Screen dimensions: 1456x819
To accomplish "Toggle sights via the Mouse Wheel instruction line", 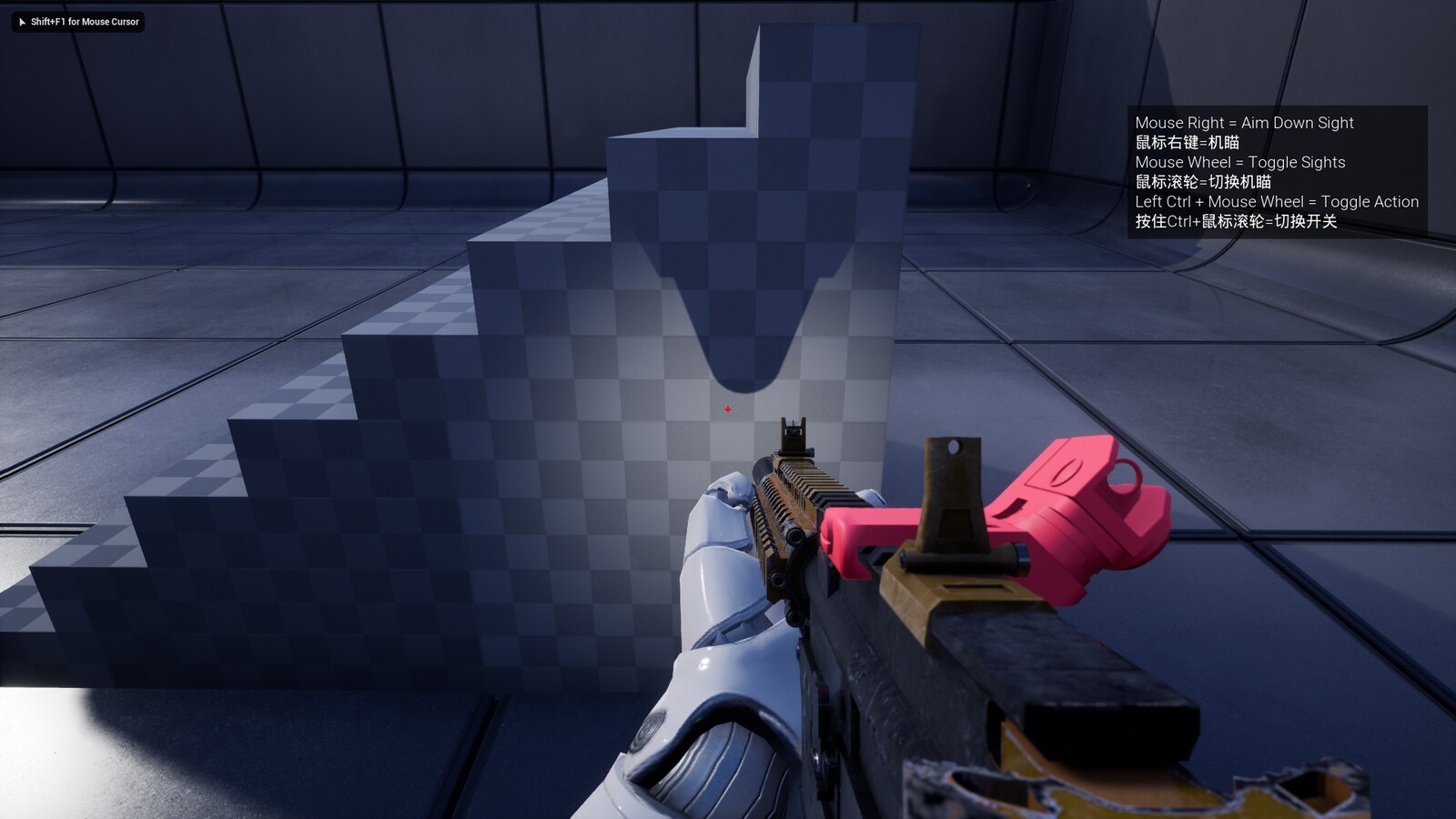I will 1241,162.
